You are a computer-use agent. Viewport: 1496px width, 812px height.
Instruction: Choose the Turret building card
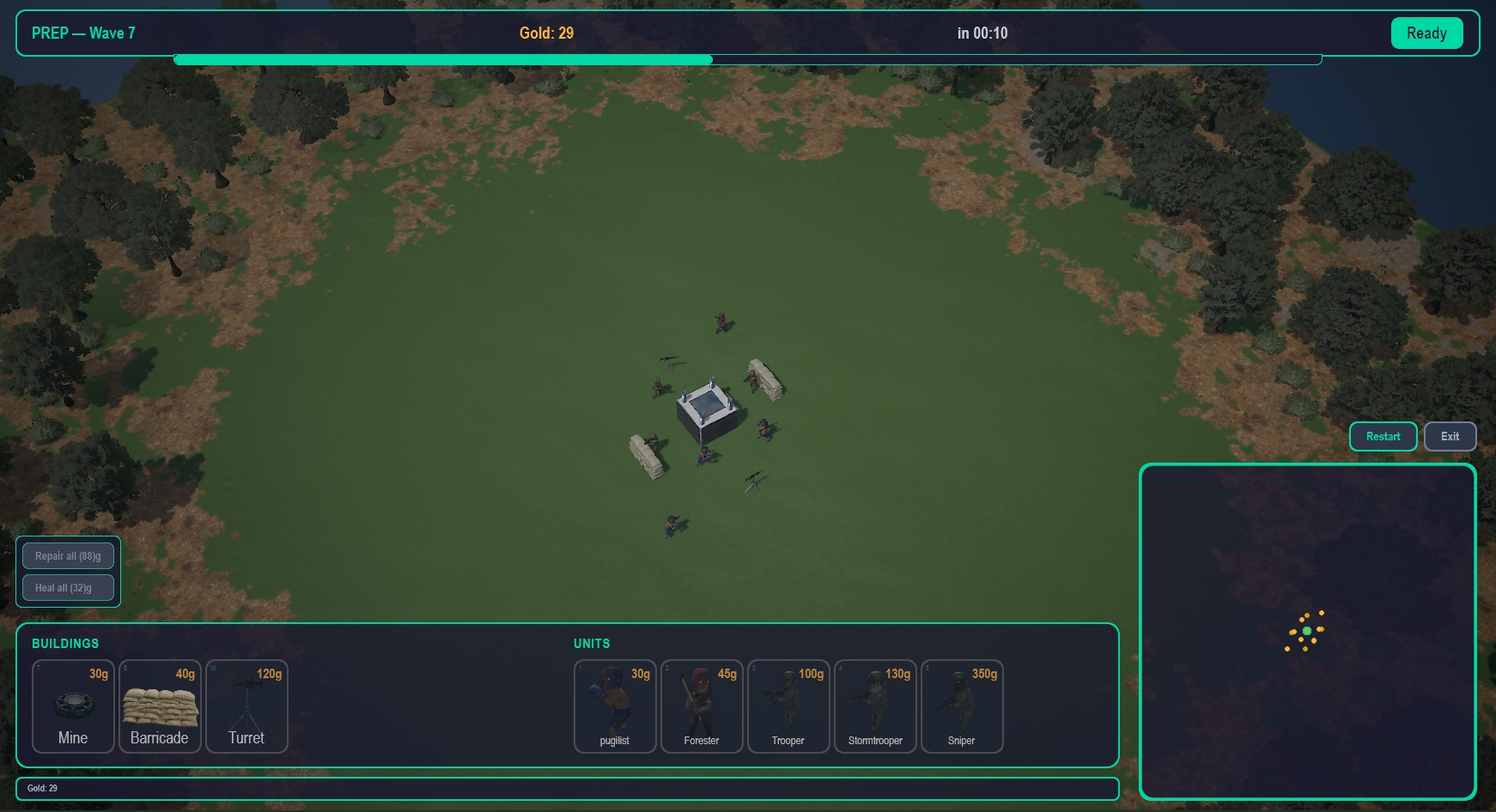click(246, 706)
